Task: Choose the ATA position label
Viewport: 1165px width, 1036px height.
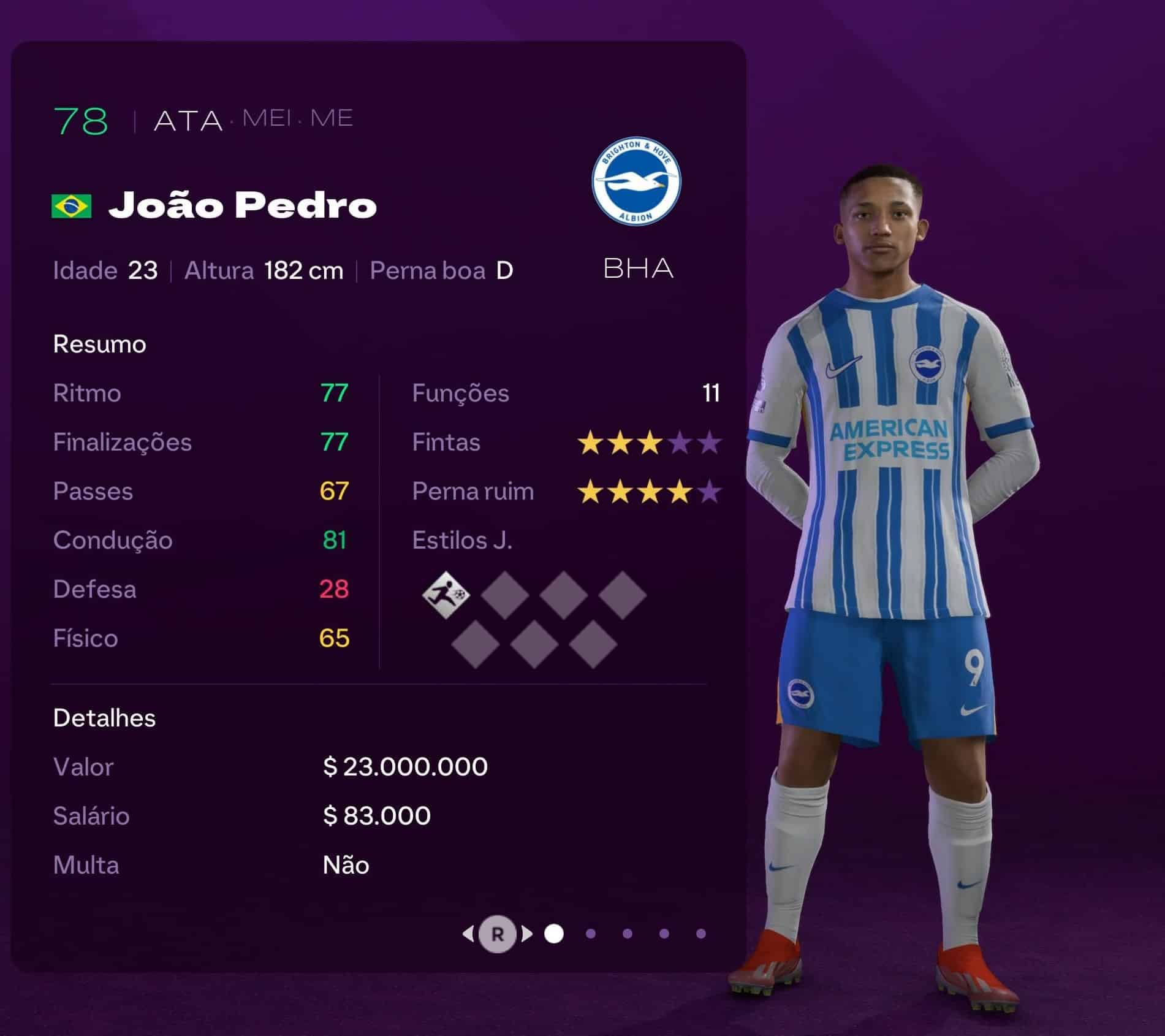Action: point(188,121)
